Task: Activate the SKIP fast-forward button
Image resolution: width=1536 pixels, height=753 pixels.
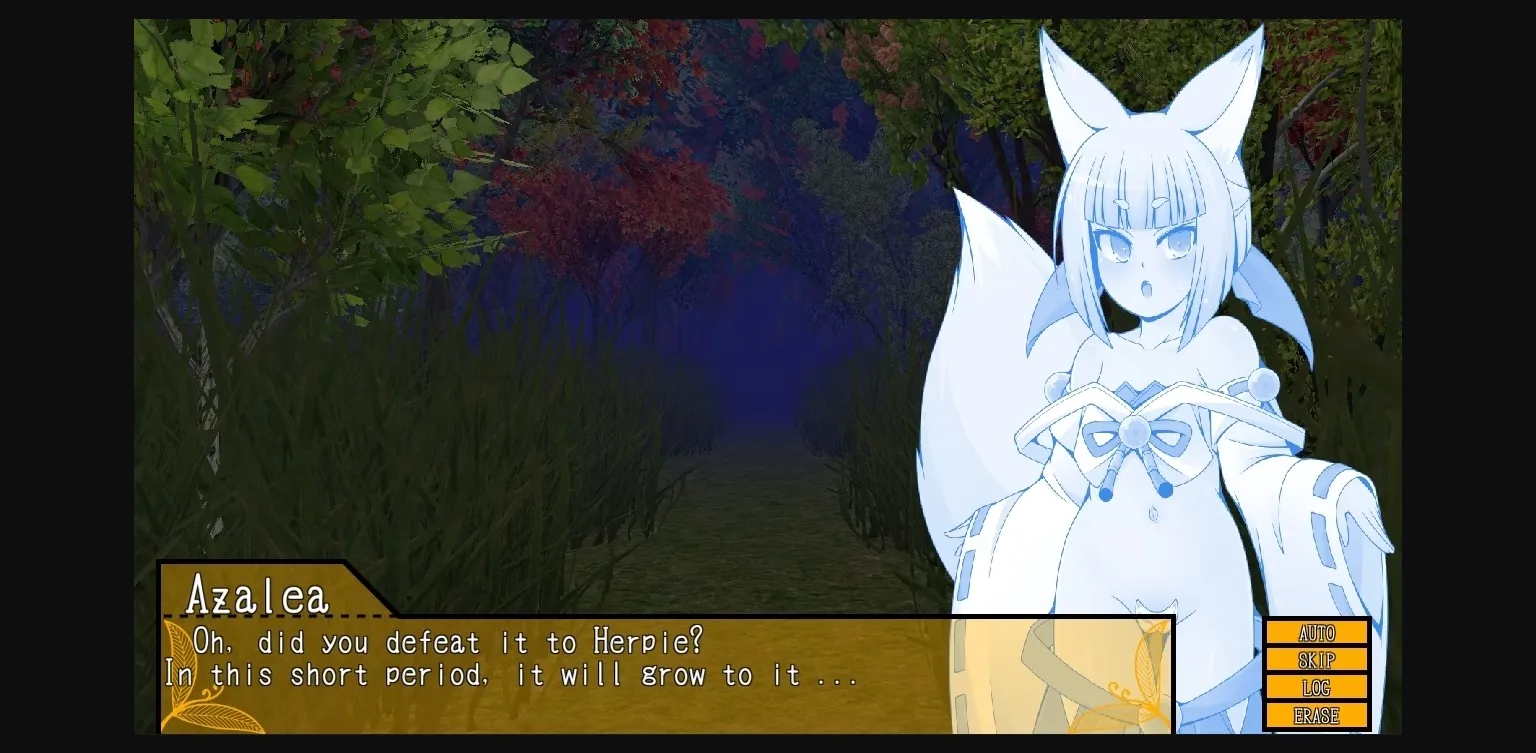Action: click(x=1316, y=660)
